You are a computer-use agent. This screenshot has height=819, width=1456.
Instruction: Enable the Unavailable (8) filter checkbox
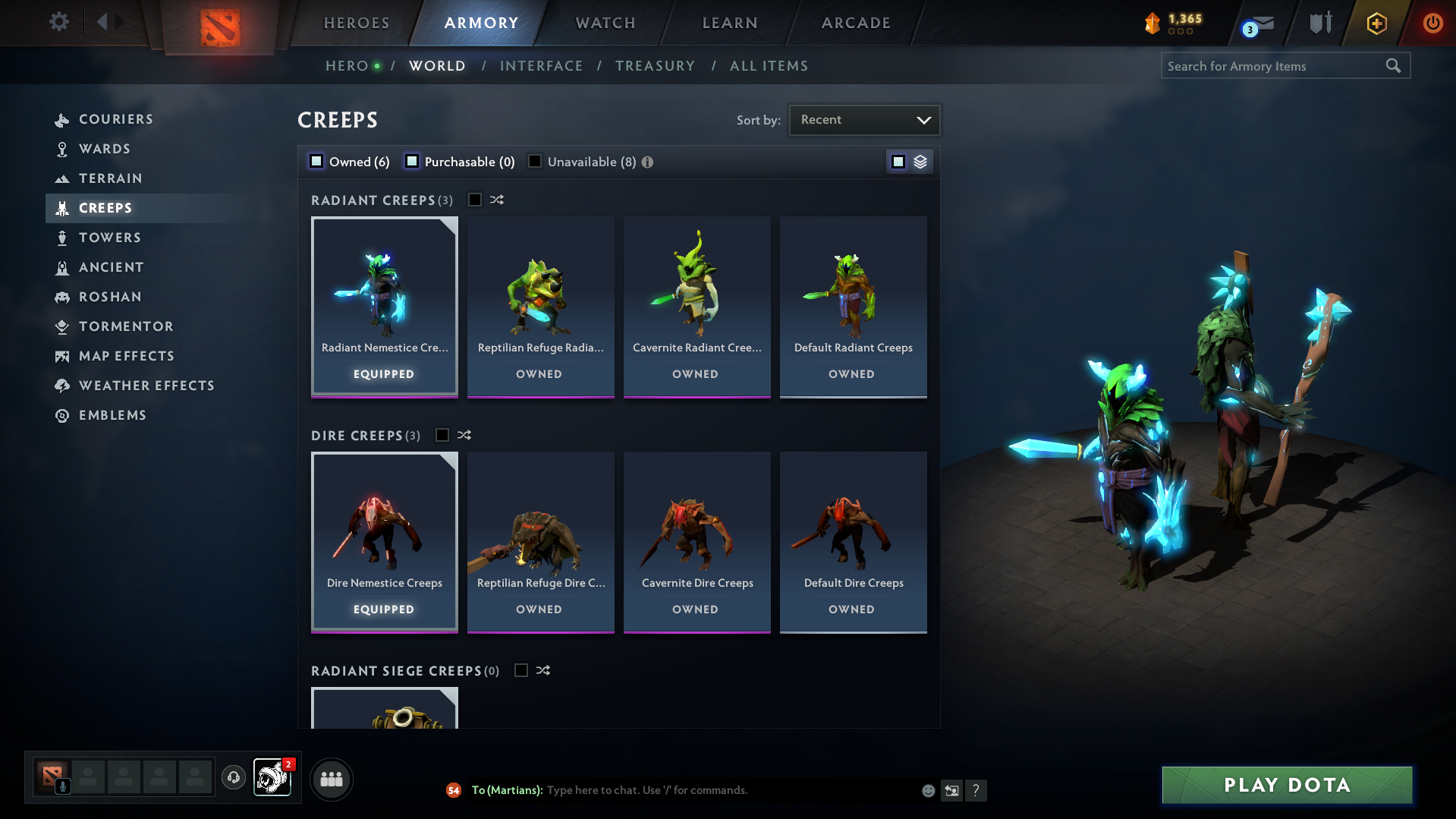point(535,161)
